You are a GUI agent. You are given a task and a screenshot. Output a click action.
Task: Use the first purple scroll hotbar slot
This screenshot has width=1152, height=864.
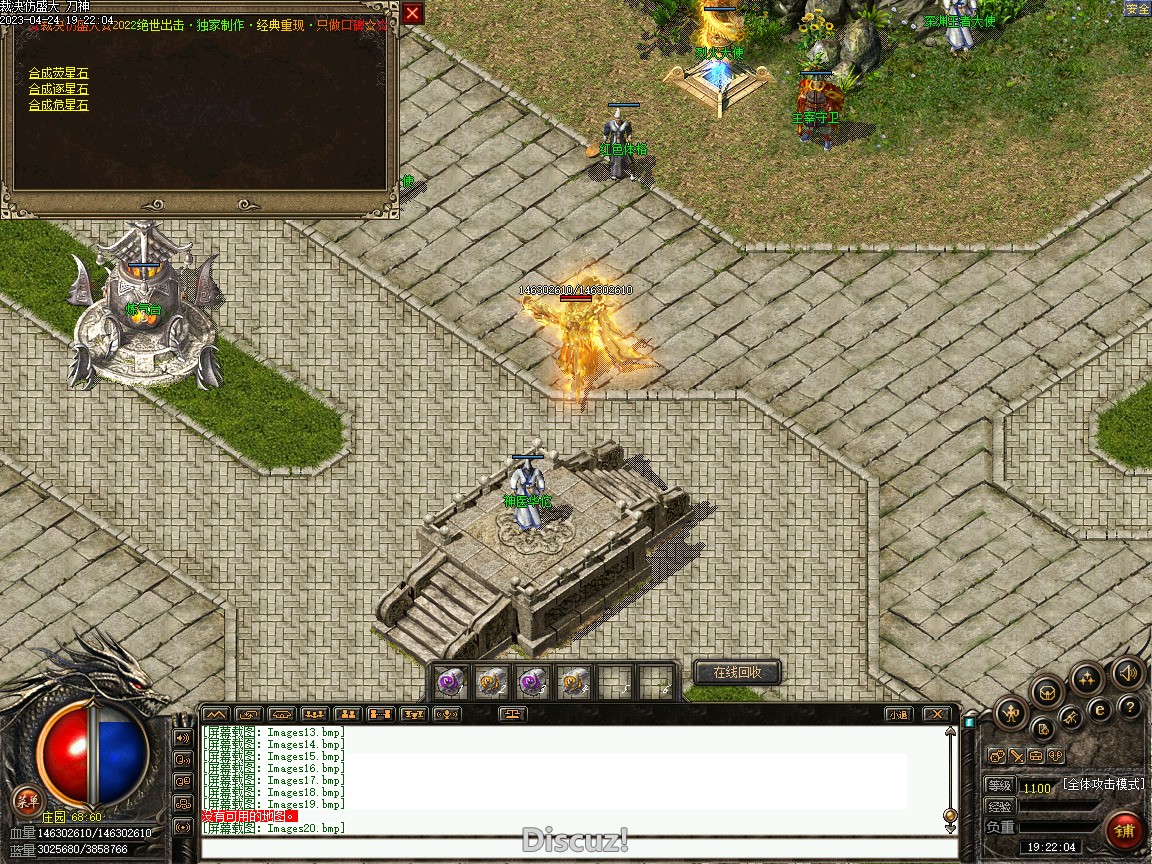pyautogui.click(x=449, y=682)
